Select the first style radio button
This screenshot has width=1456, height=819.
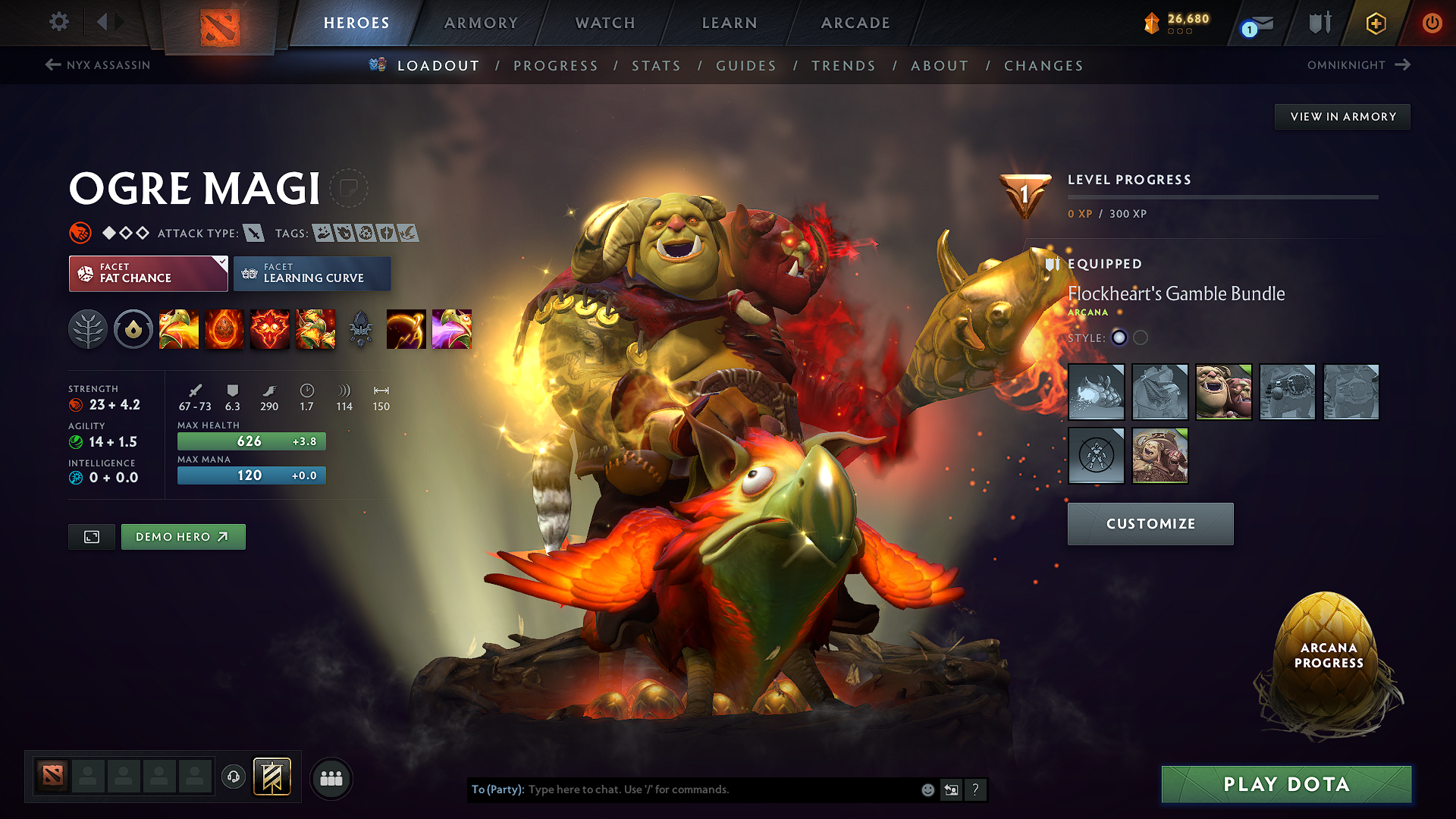click(1119, 338)
